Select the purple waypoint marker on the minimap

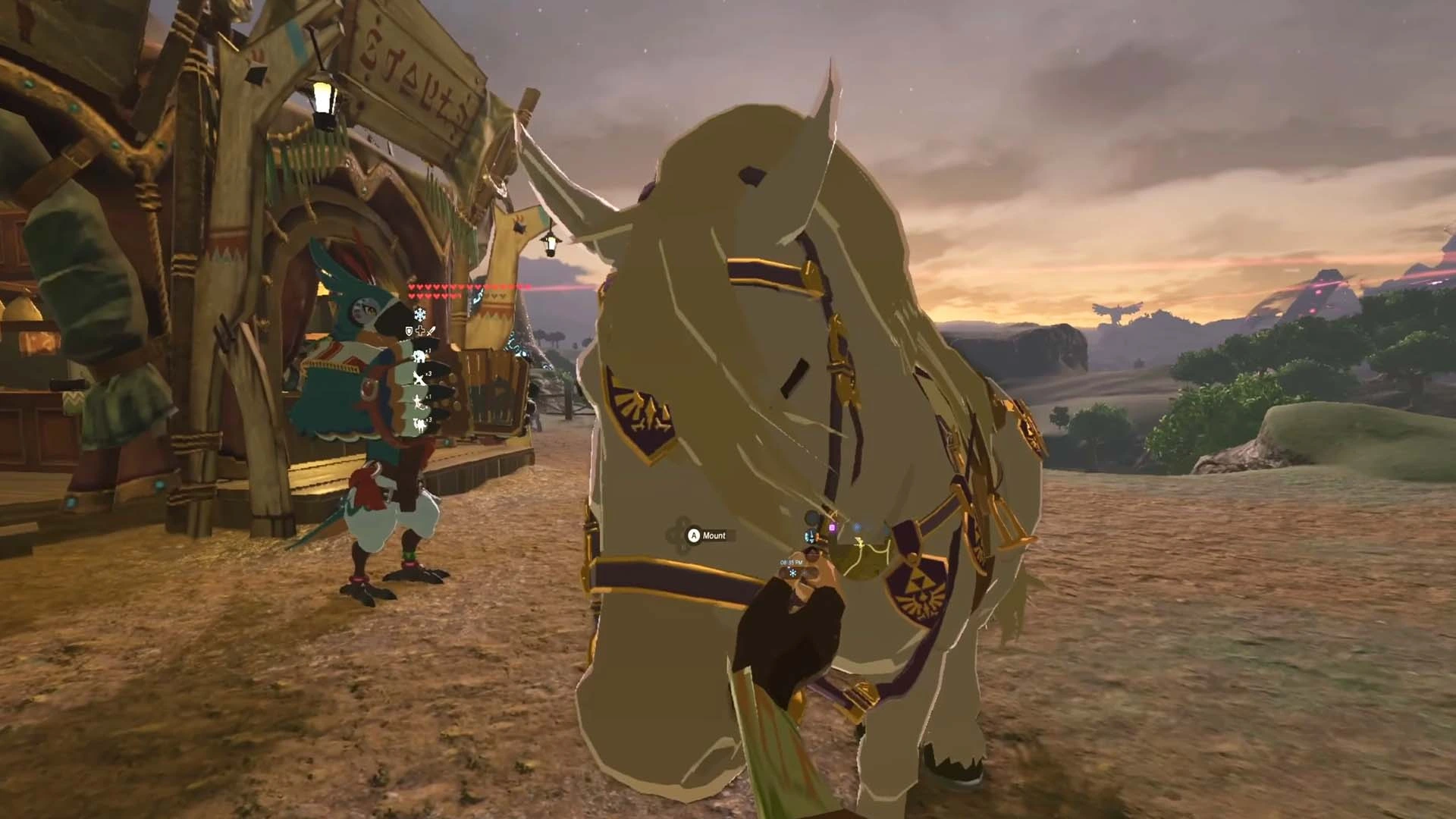[x=833, y=527]
